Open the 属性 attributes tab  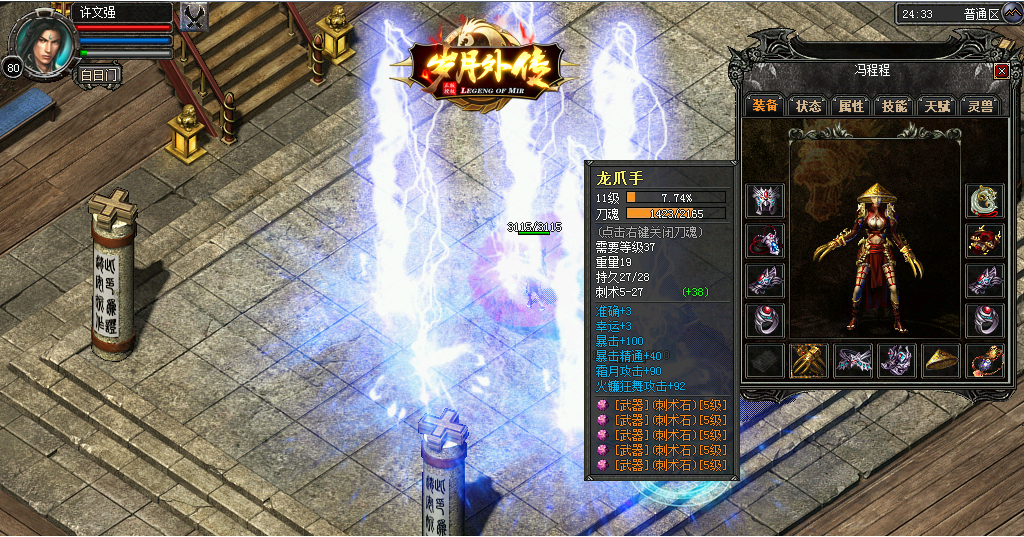coord(851,106)
